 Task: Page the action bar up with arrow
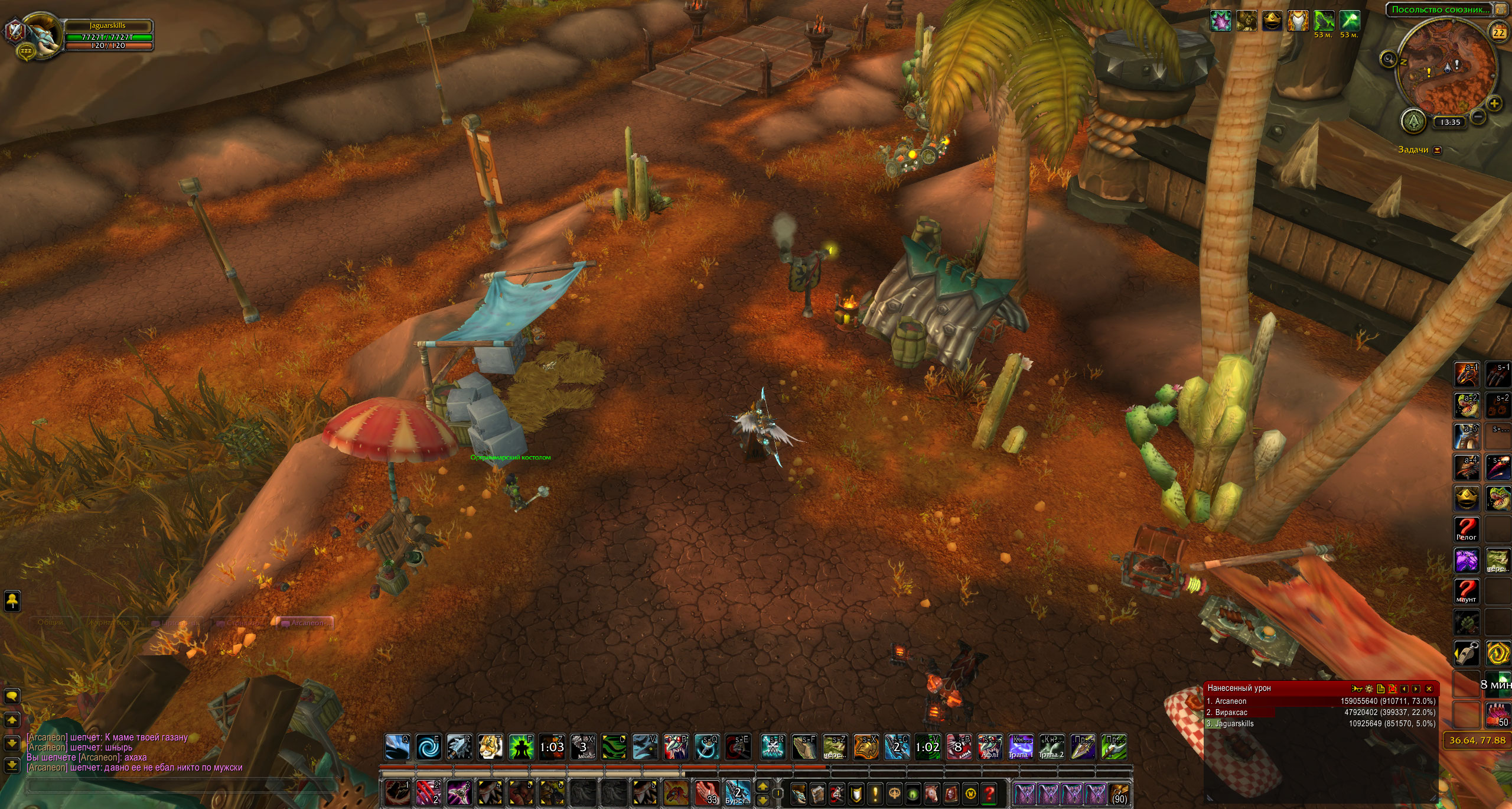point(762,787)
